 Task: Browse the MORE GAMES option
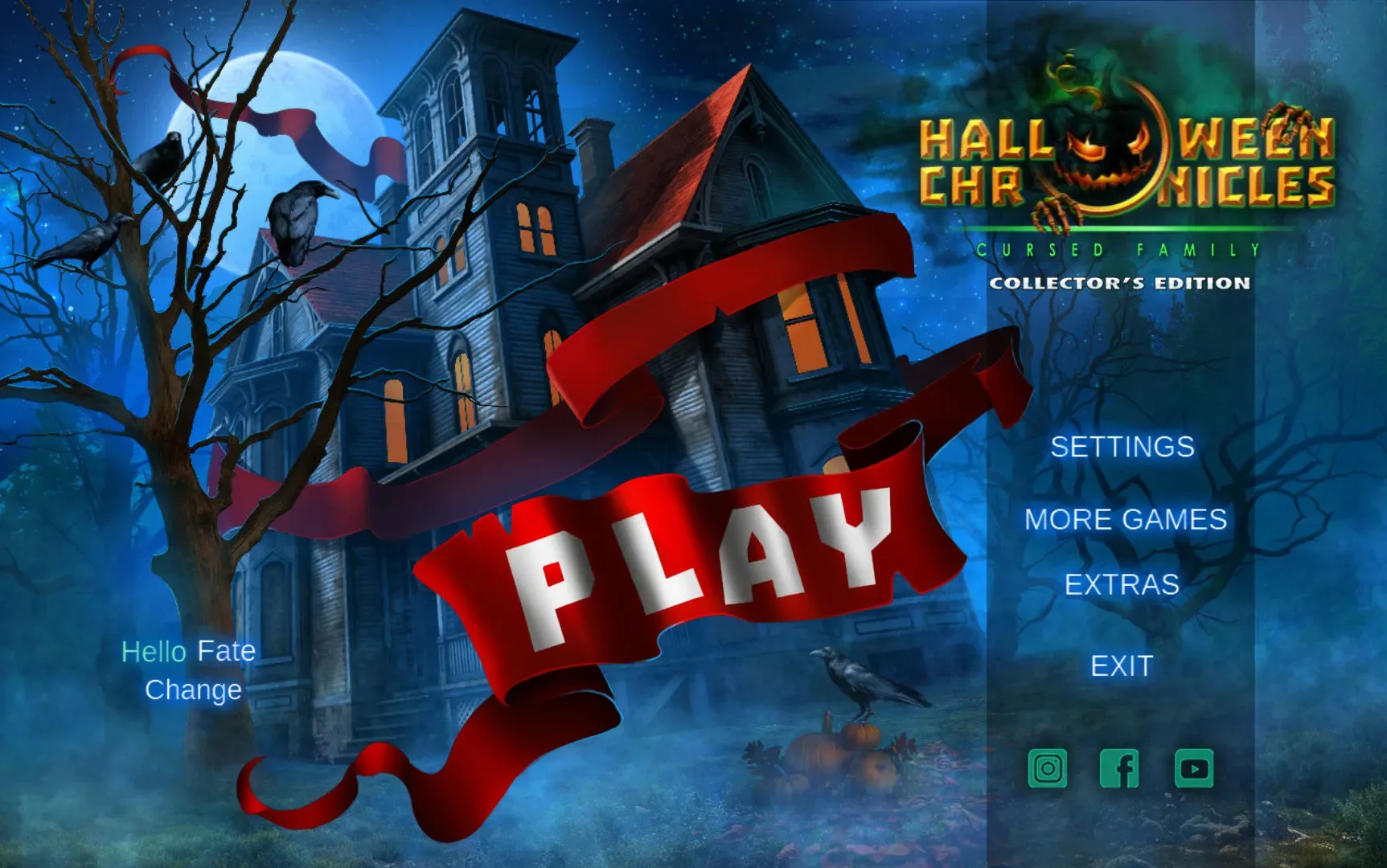pyautogui.click(x=1124, y=521)
